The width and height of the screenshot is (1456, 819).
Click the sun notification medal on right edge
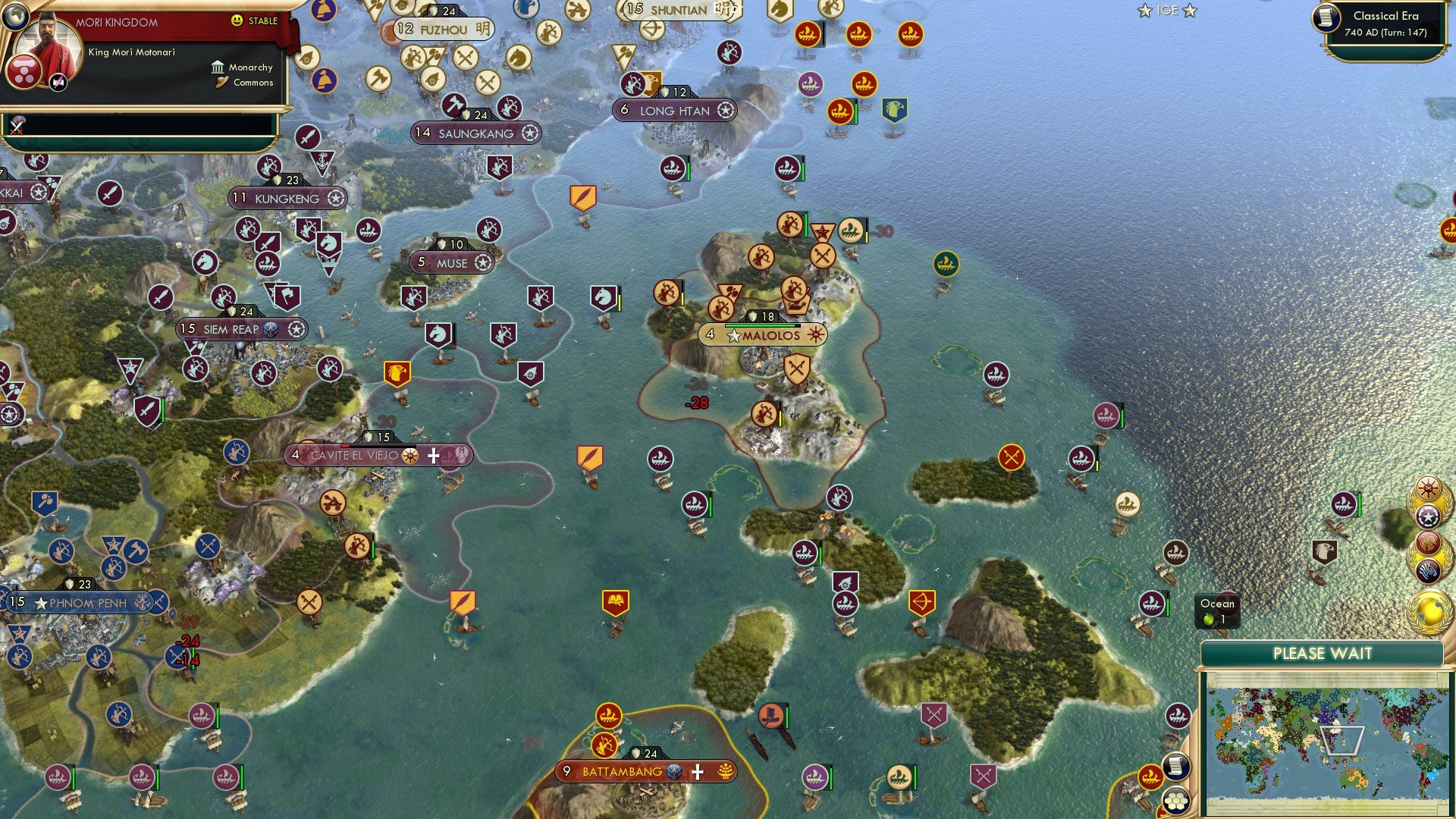point(1427,488)
